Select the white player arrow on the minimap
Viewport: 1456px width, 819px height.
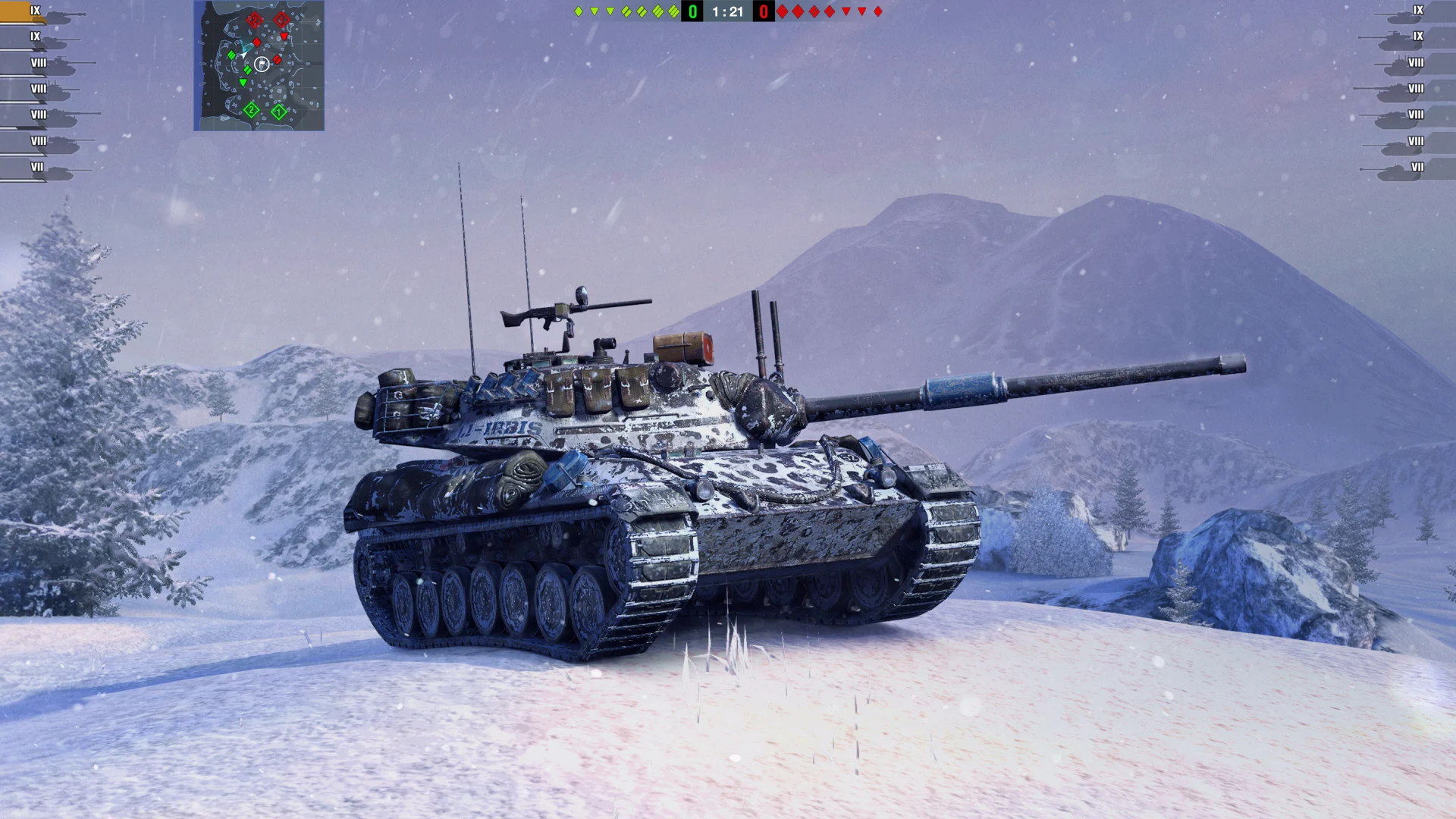[243, 55]
